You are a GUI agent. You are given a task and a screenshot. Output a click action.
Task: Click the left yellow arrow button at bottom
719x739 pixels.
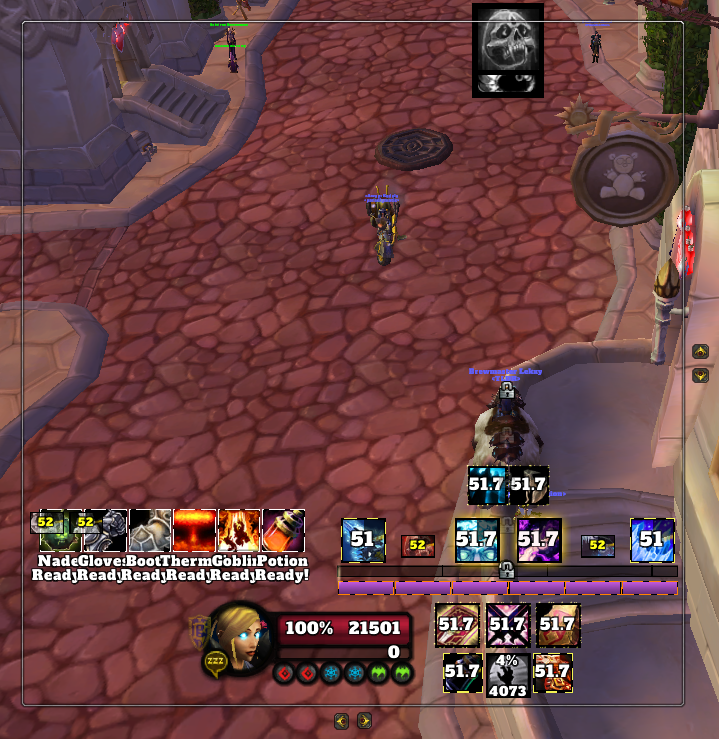pyautogui.click(x=341, y=720)
